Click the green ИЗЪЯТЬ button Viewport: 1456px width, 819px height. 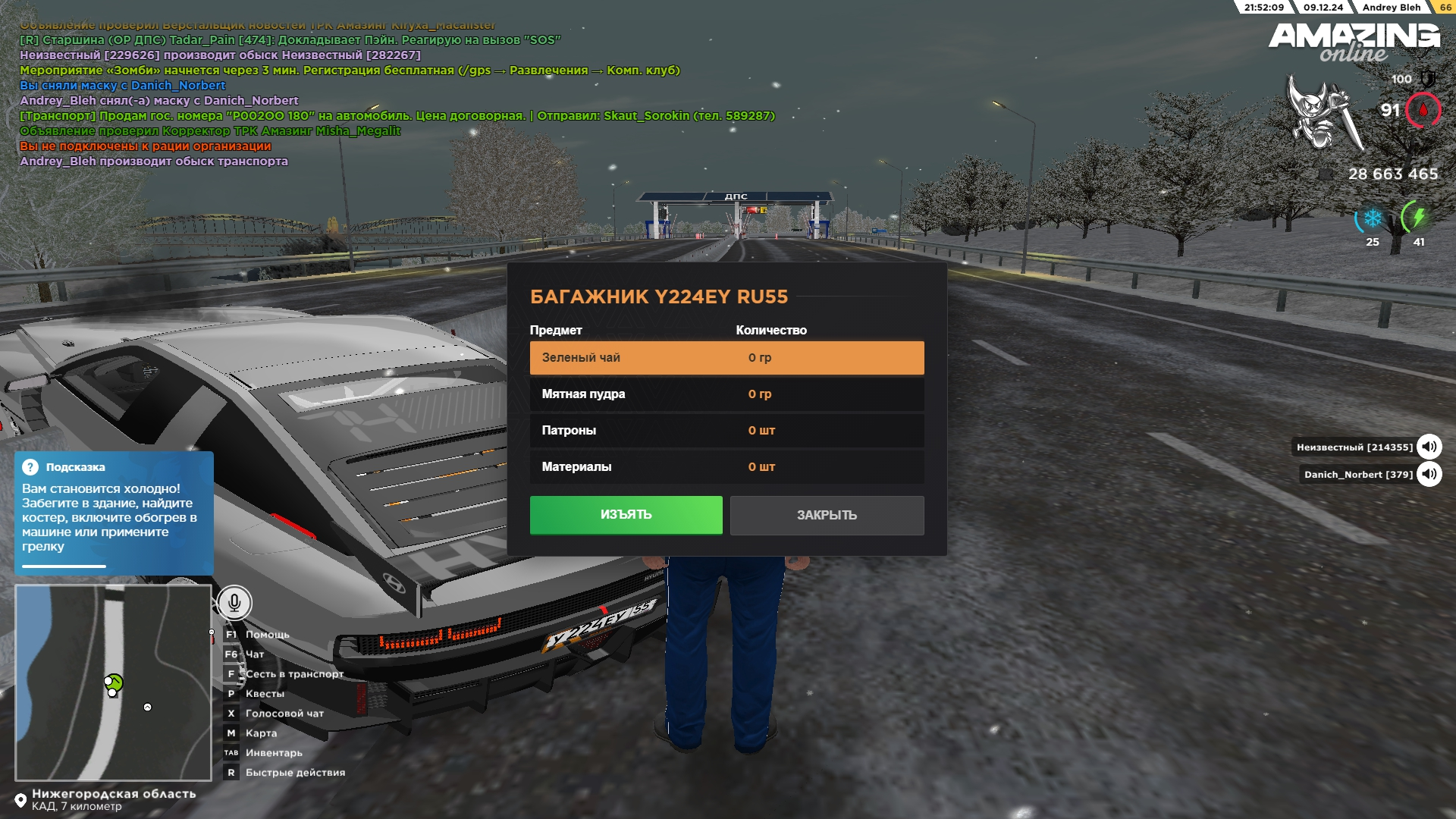pos(626,515)
